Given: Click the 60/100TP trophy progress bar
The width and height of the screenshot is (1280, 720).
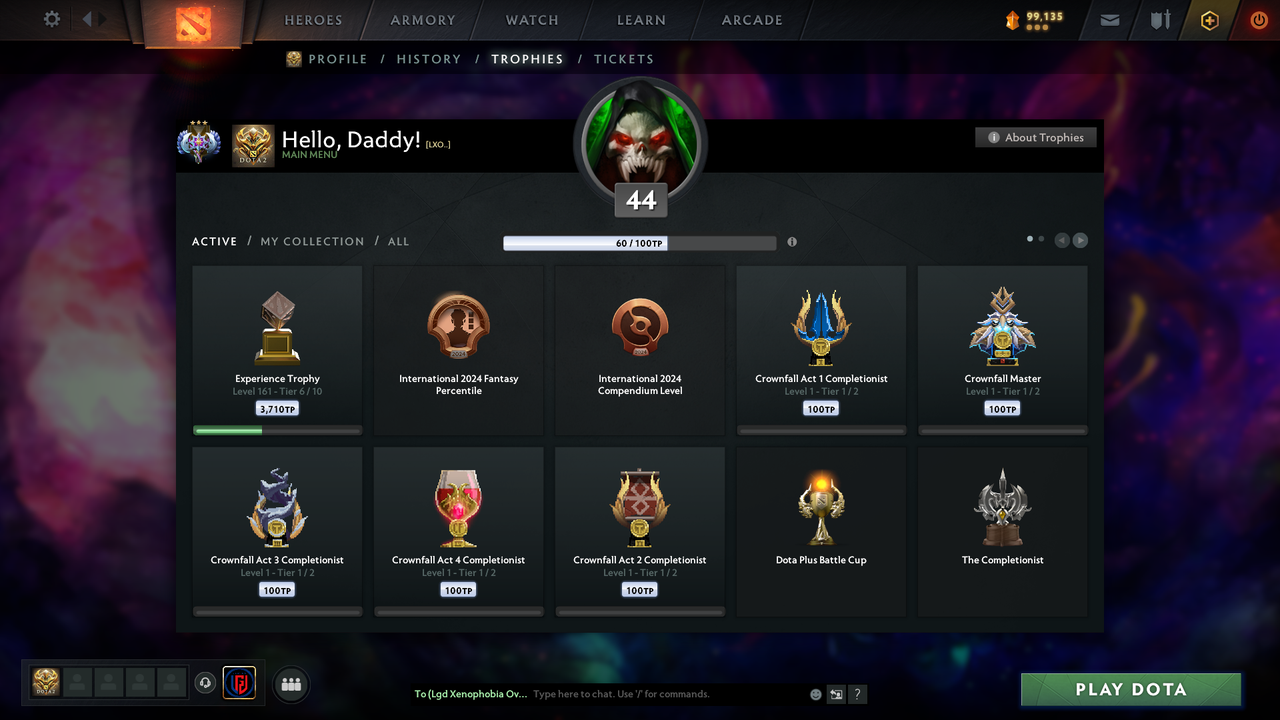Looking at the screenshot, I should click(x=640, y=242).
